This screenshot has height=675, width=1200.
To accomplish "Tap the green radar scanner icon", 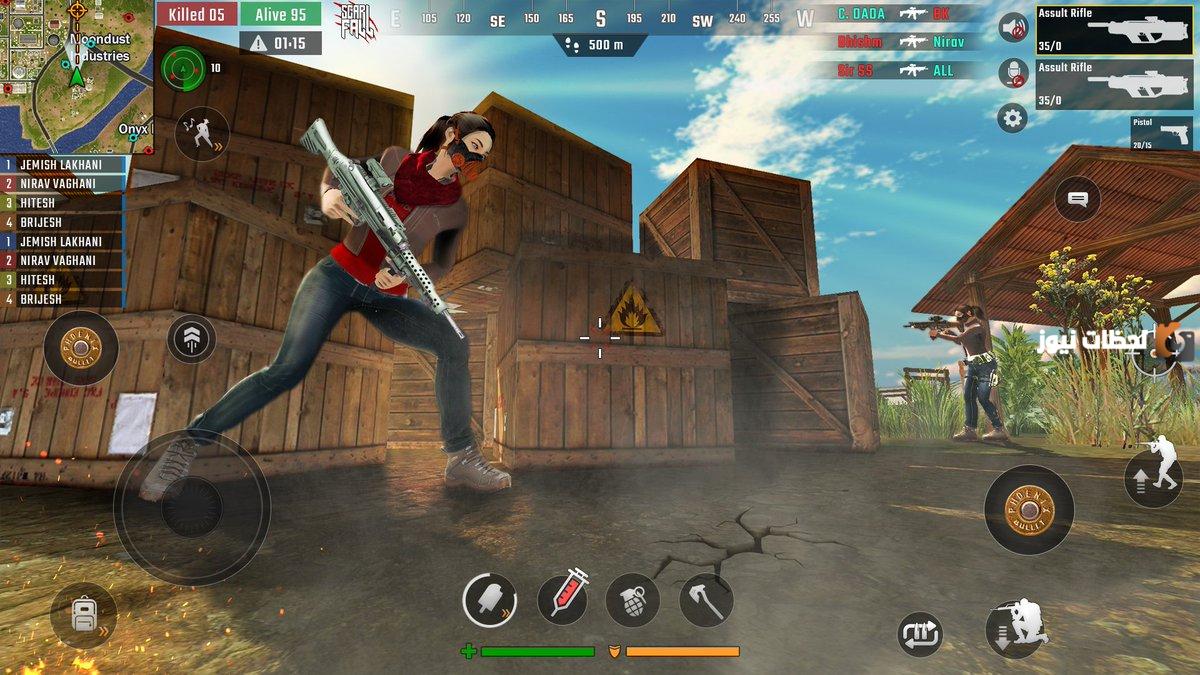I will point(183,68).
